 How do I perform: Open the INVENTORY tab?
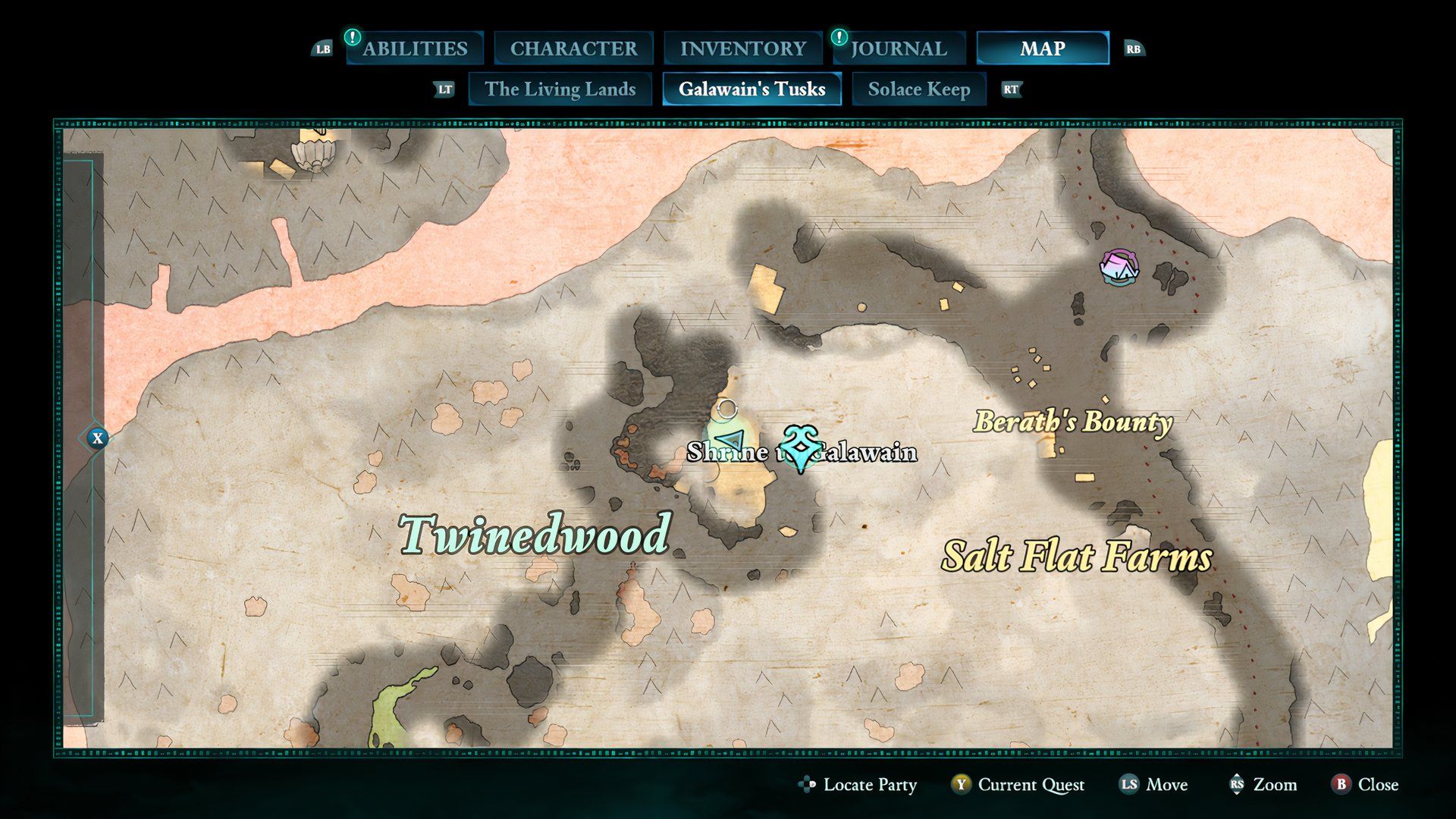coord(744,49)
